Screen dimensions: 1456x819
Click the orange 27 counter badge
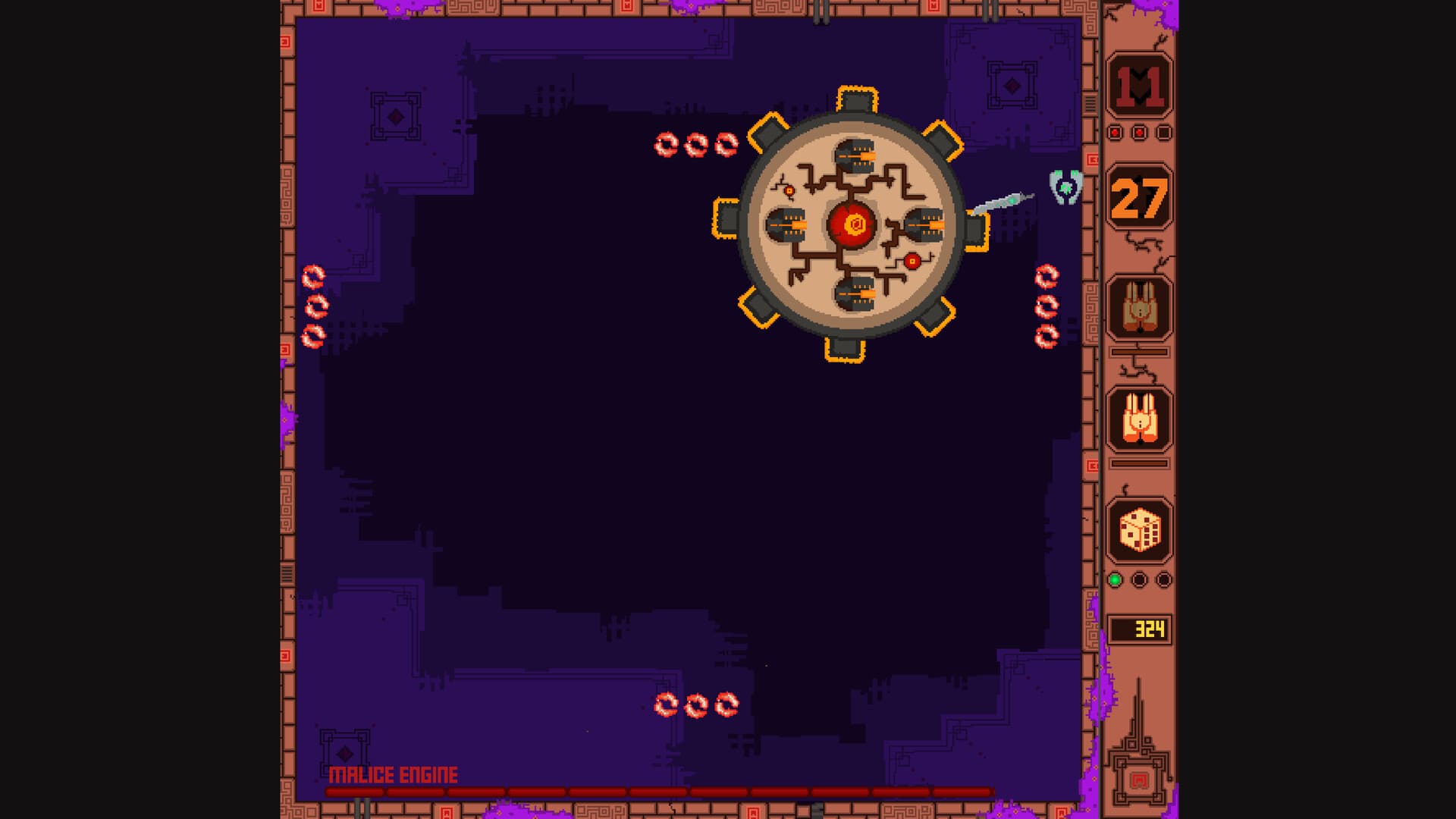[x=1137, y=196]
